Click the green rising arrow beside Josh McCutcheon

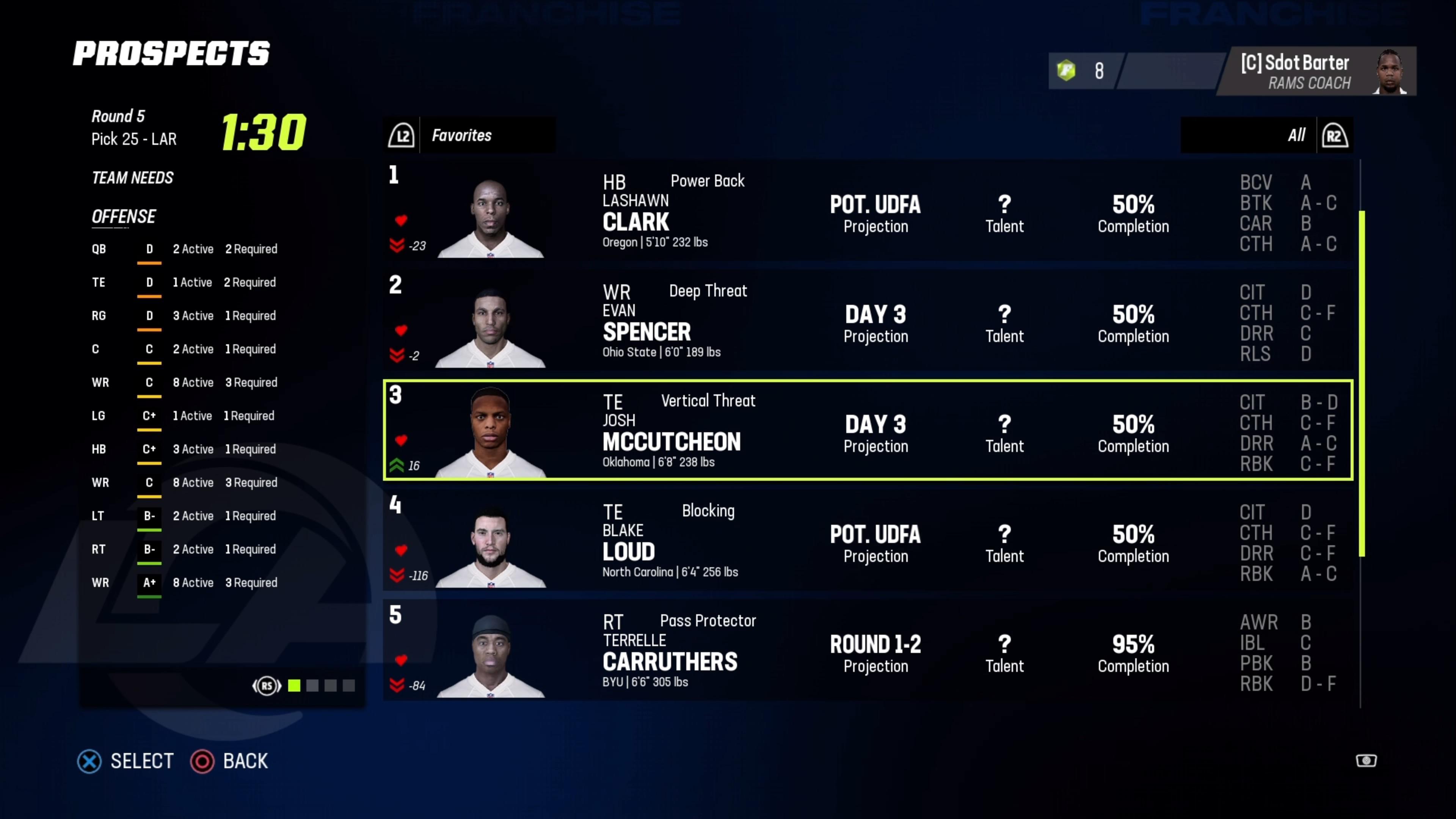(x=397, y=464)
